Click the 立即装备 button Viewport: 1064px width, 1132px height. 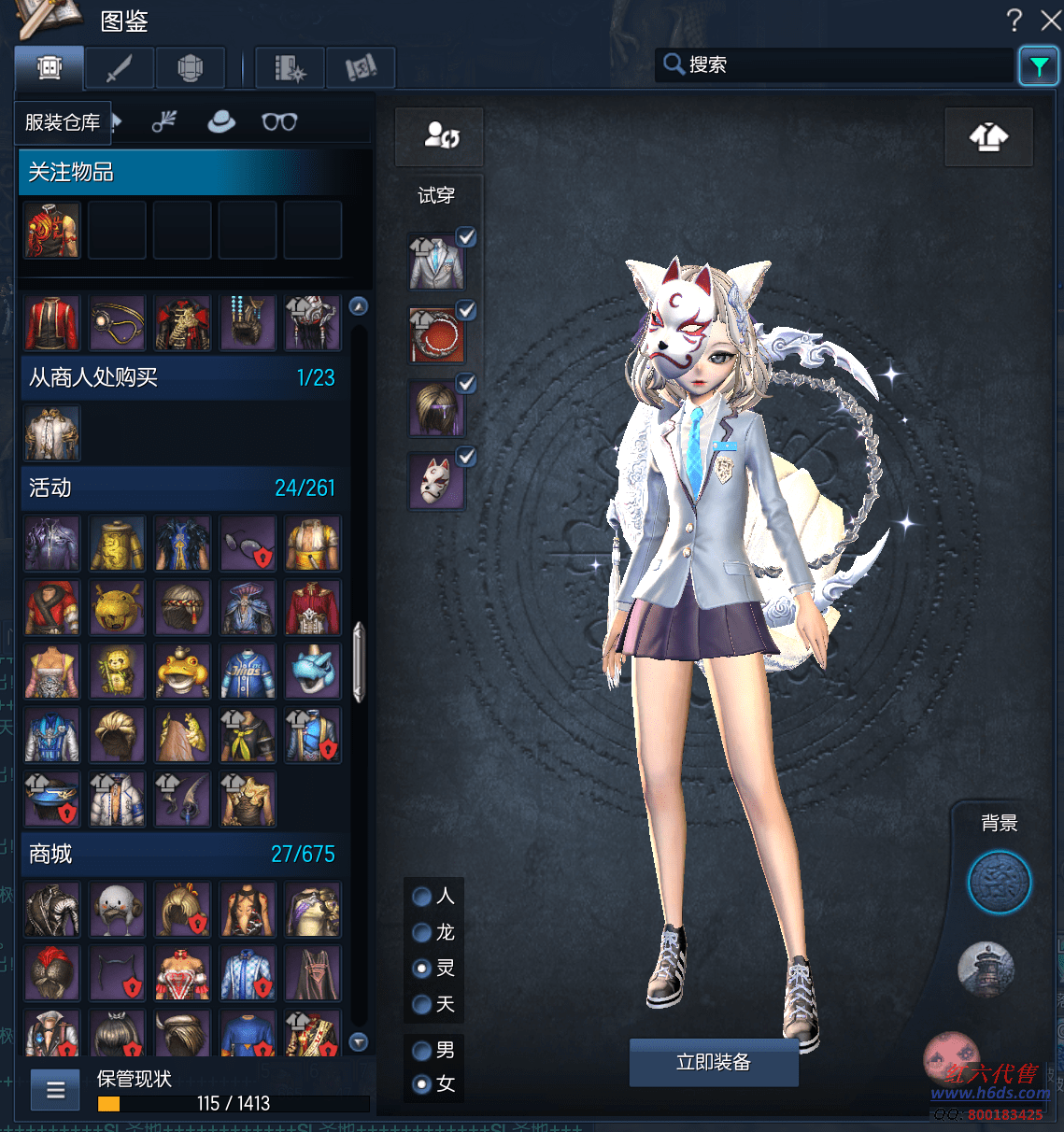coord(714,1062)
